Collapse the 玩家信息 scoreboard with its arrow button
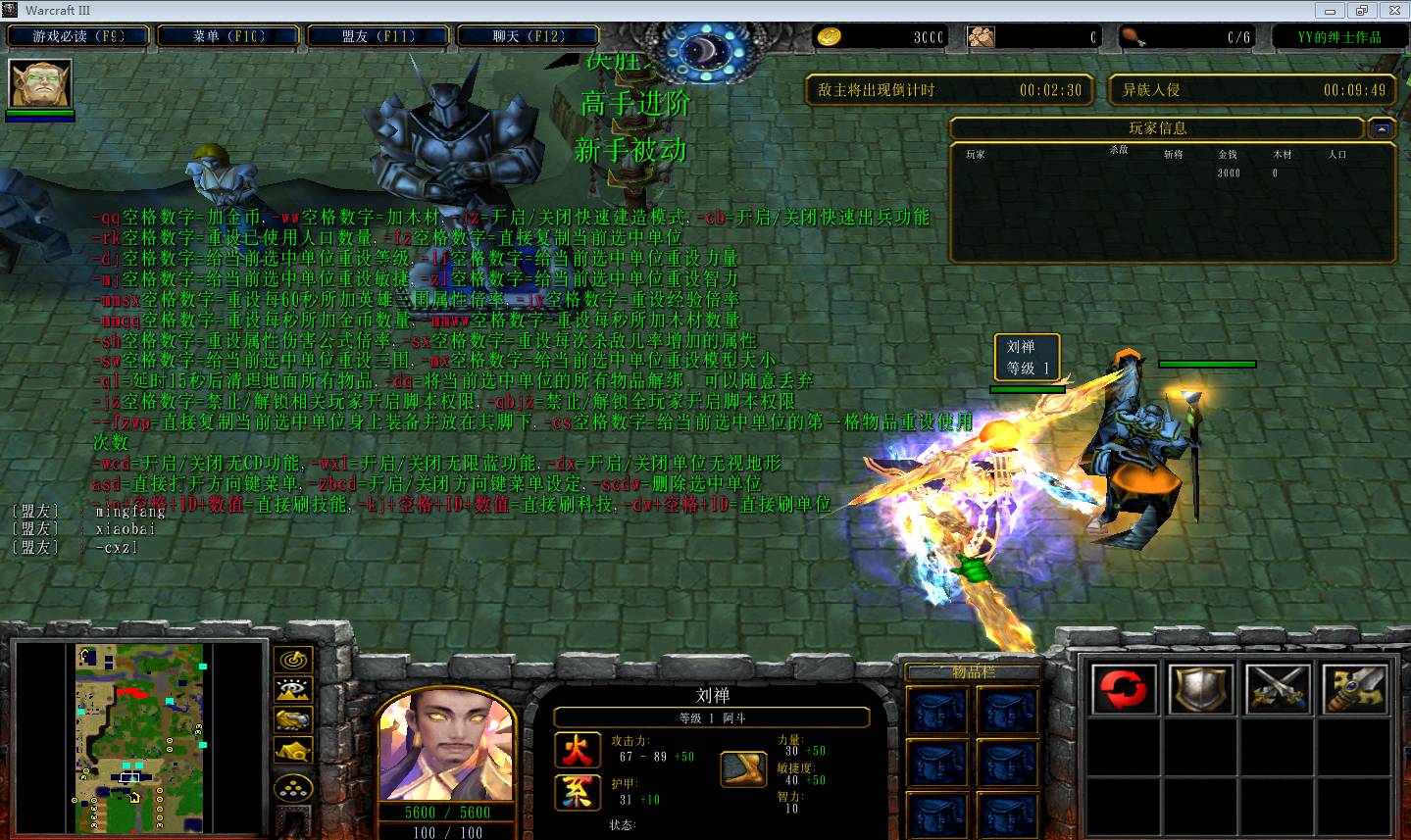The width and height of the screenshot is (1411, 840). tap(1382, 128)
